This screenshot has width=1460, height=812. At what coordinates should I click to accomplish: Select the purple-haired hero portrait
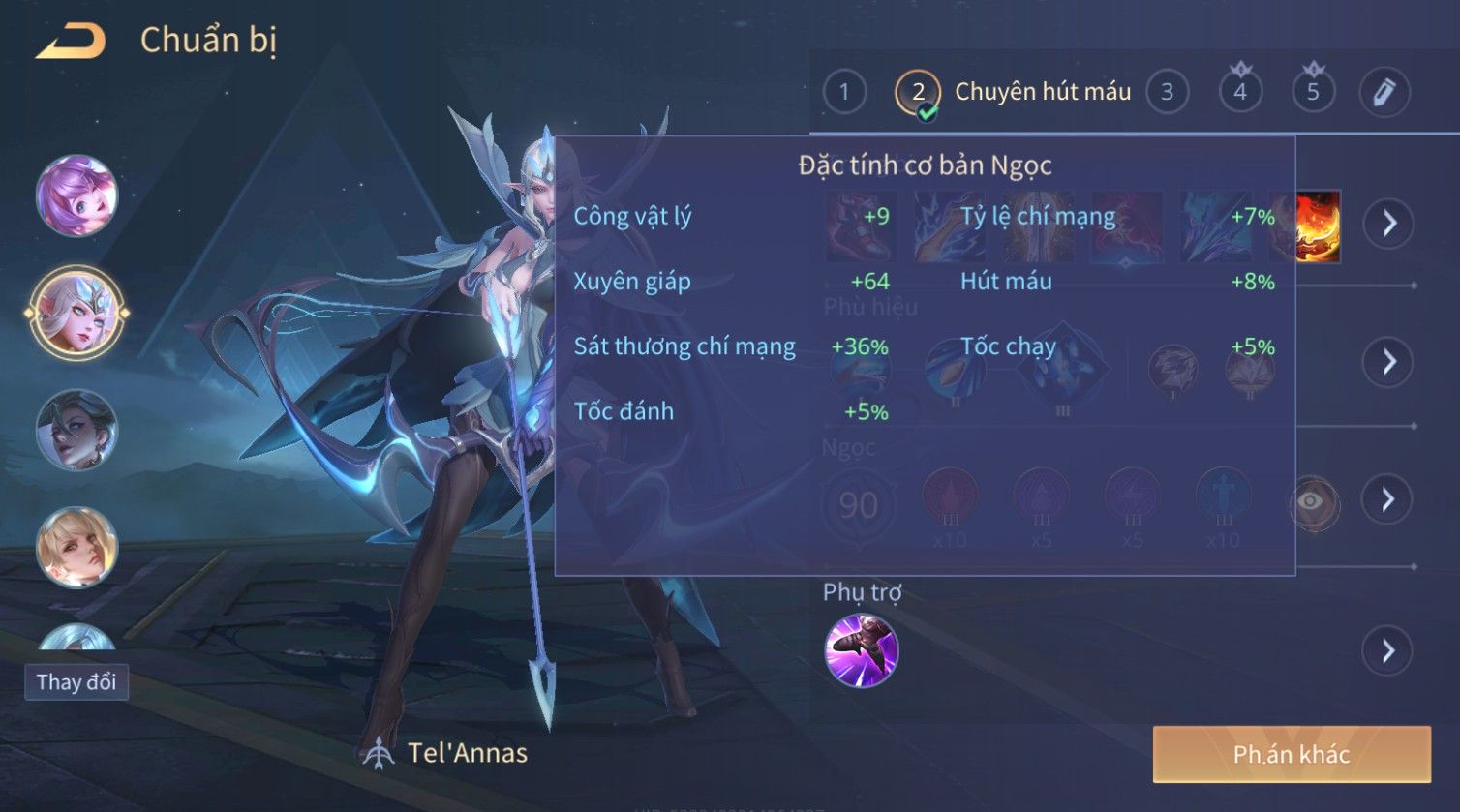click(x=76, y=195)
